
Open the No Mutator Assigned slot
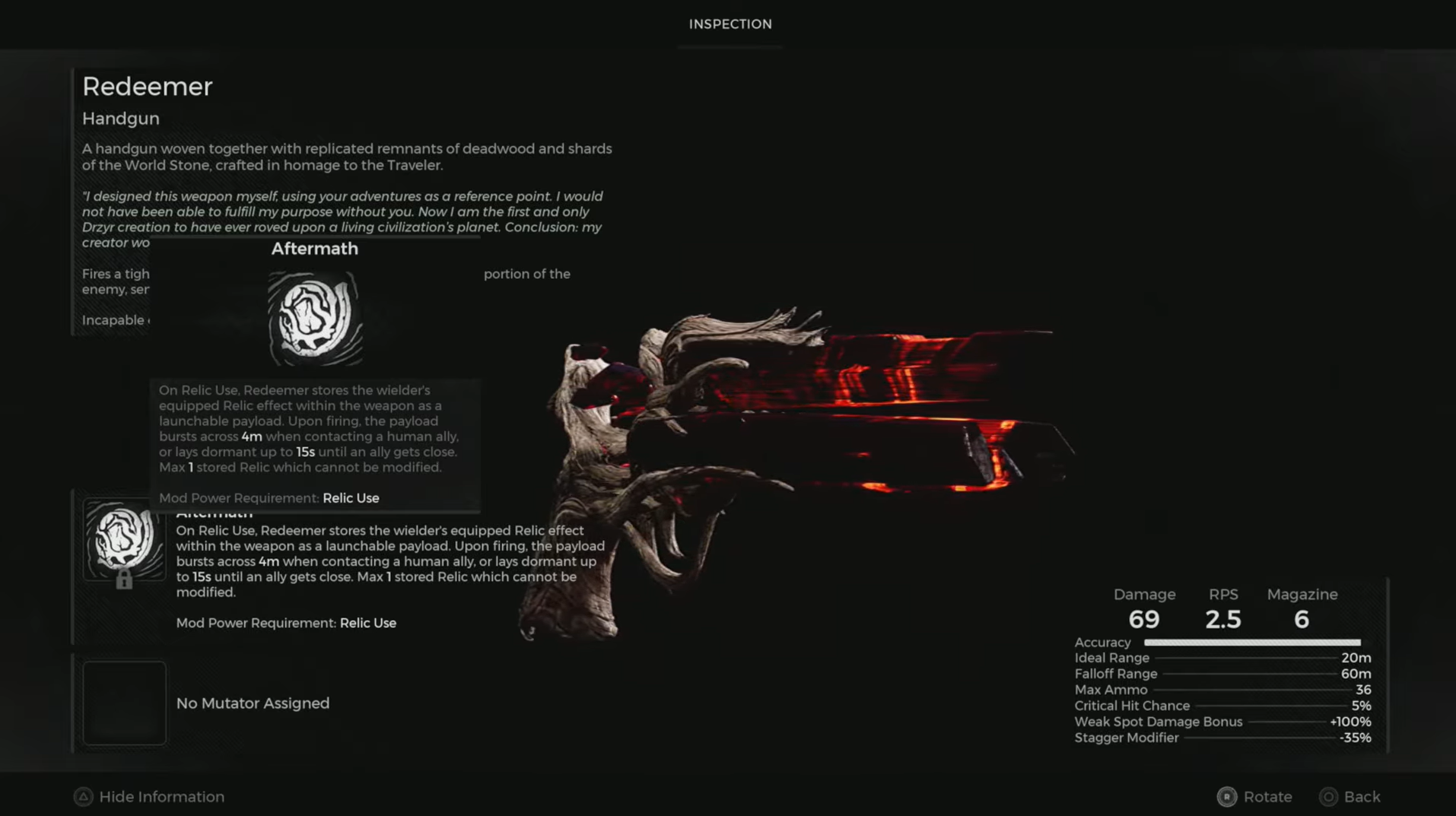pos(253,702)
